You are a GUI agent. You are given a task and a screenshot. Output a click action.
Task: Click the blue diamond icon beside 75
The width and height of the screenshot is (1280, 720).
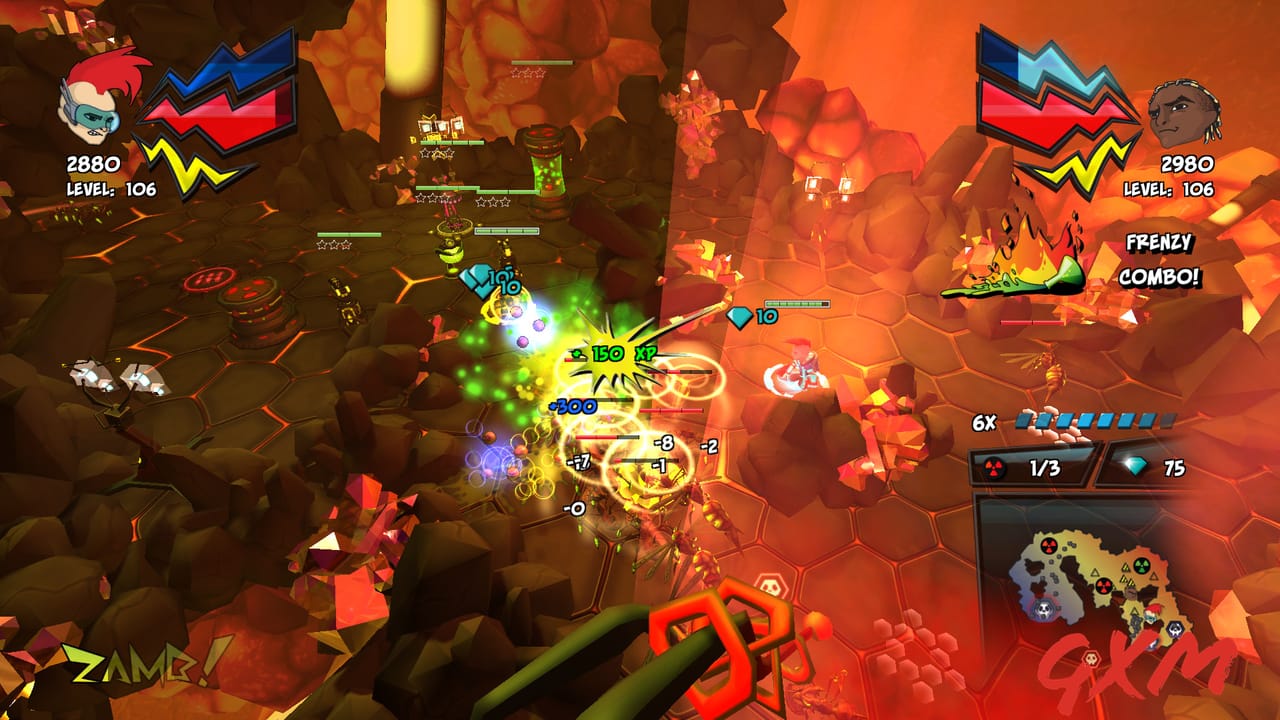(1135, 466)
